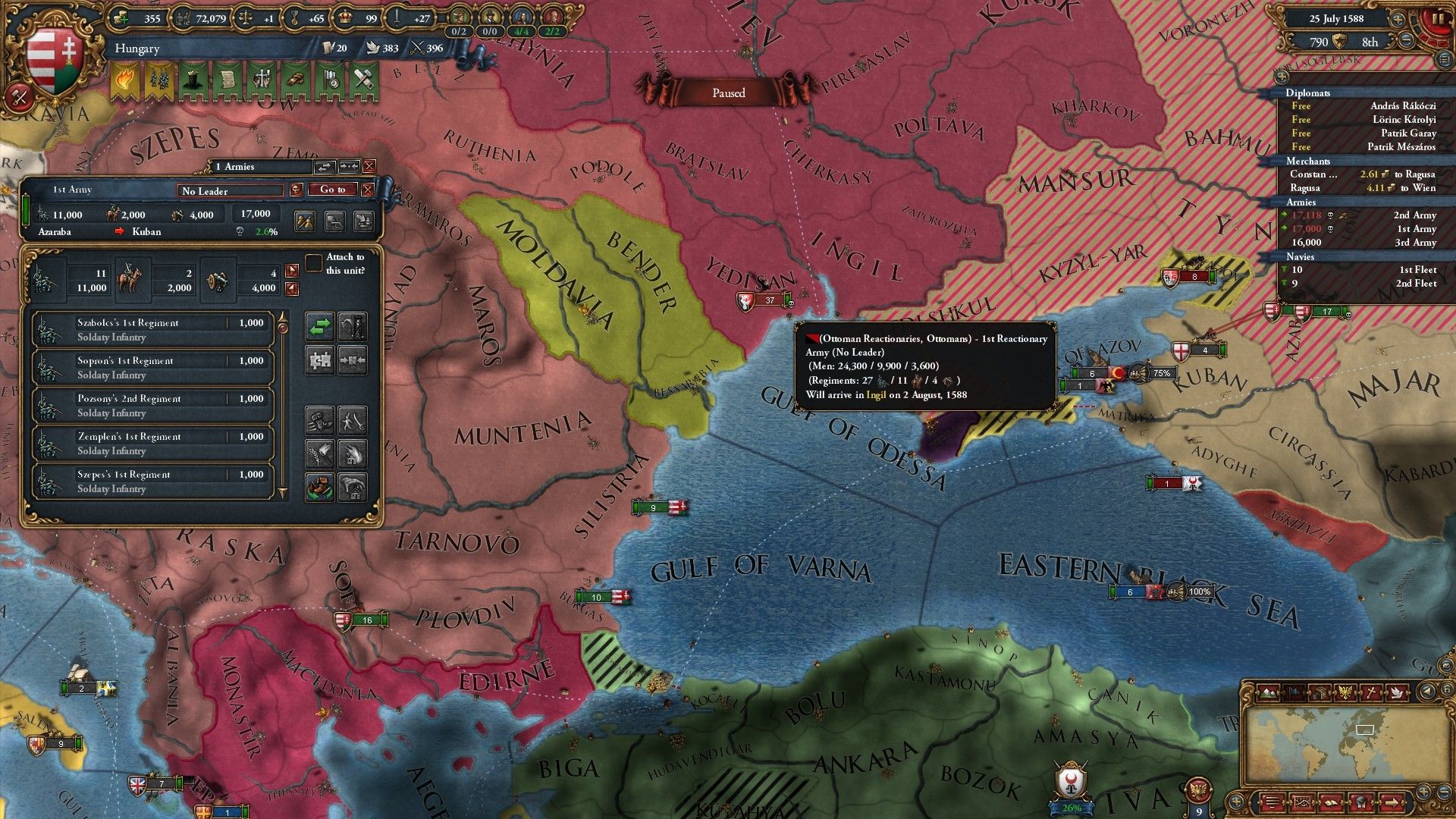The height and width of the screenshot is (819, 1456).
Task: Select 3rd Army in the outliner
Action: [1365, 243]
